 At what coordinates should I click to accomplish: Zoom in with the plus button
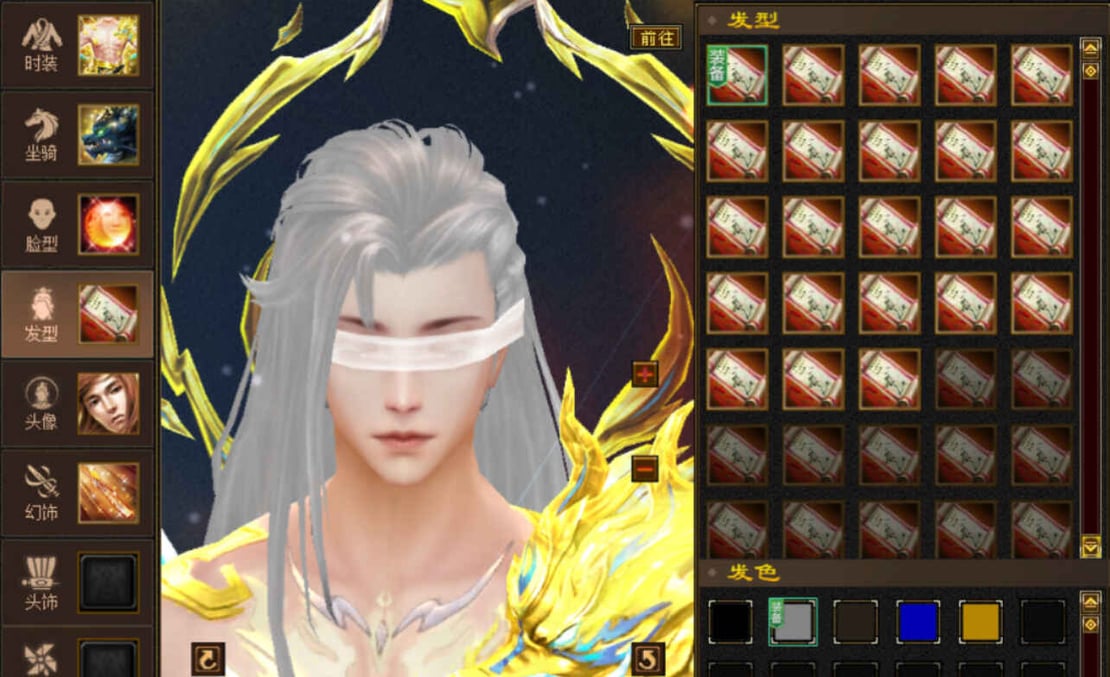[x=645, y=374]
